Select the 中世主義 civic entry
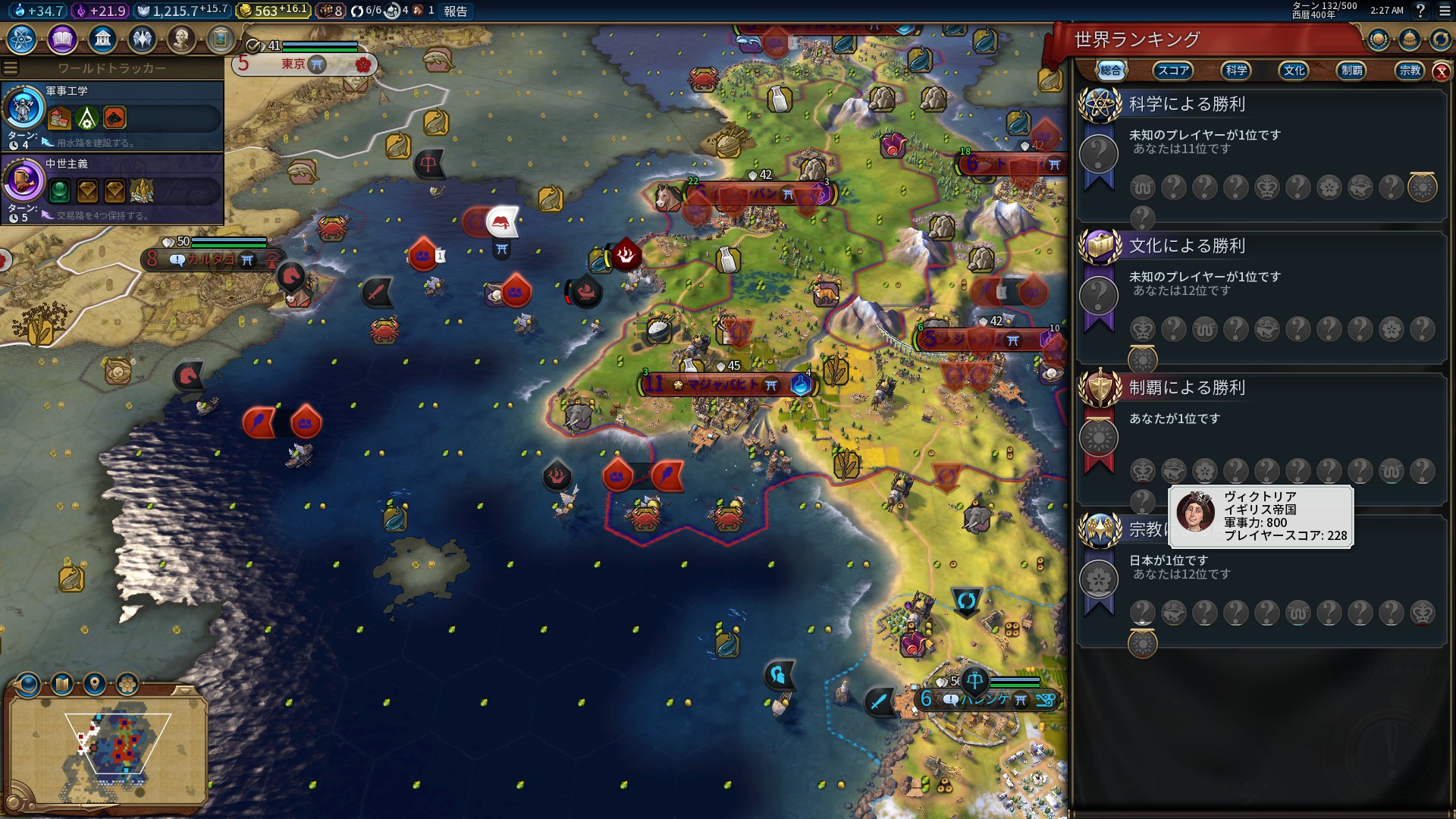The height and width of the screenshot is (819, 1456). pyautogui.click(x=112, y=189)
